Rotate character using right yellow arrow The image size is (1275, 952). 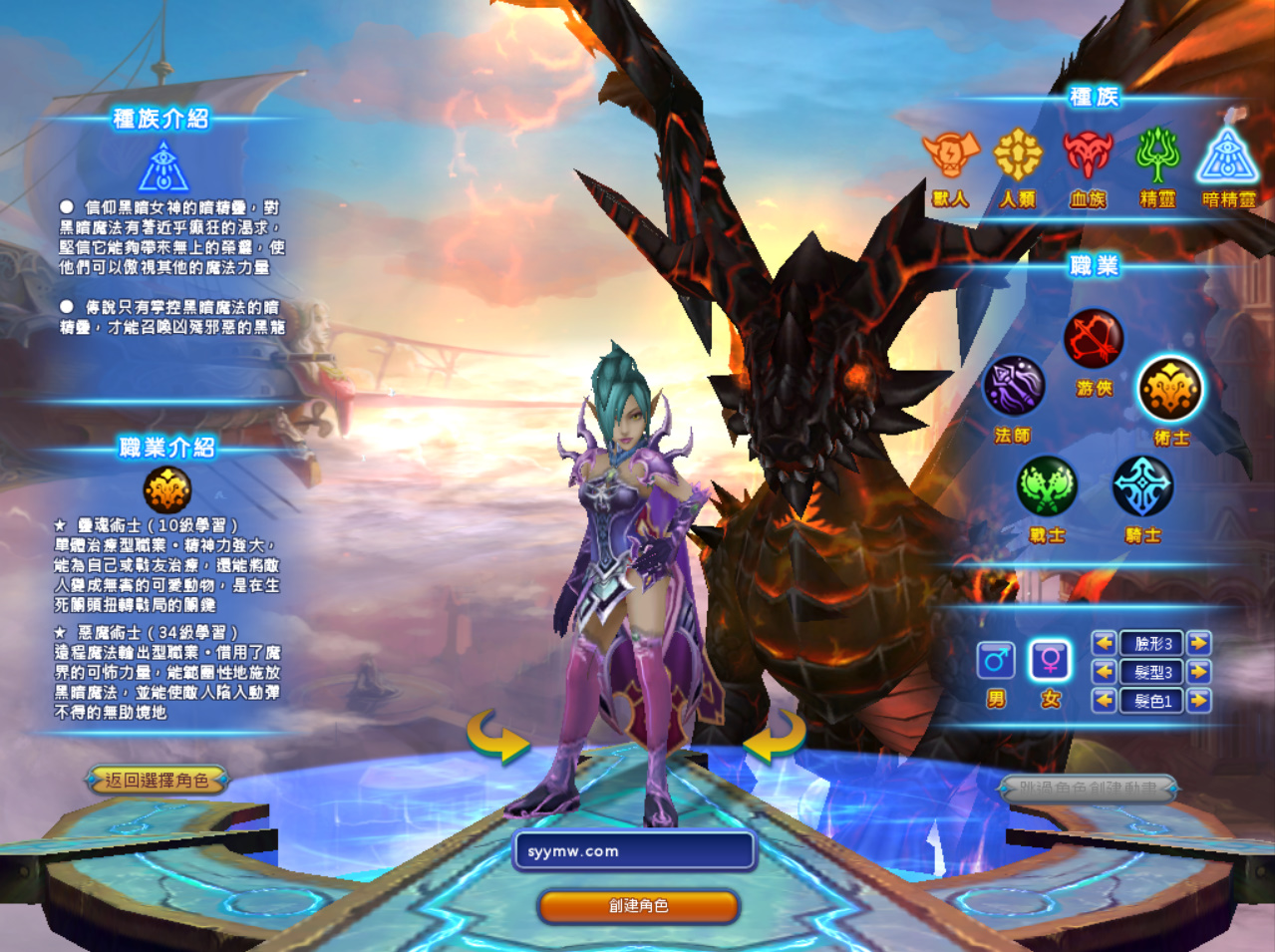(x=774, y=738)
